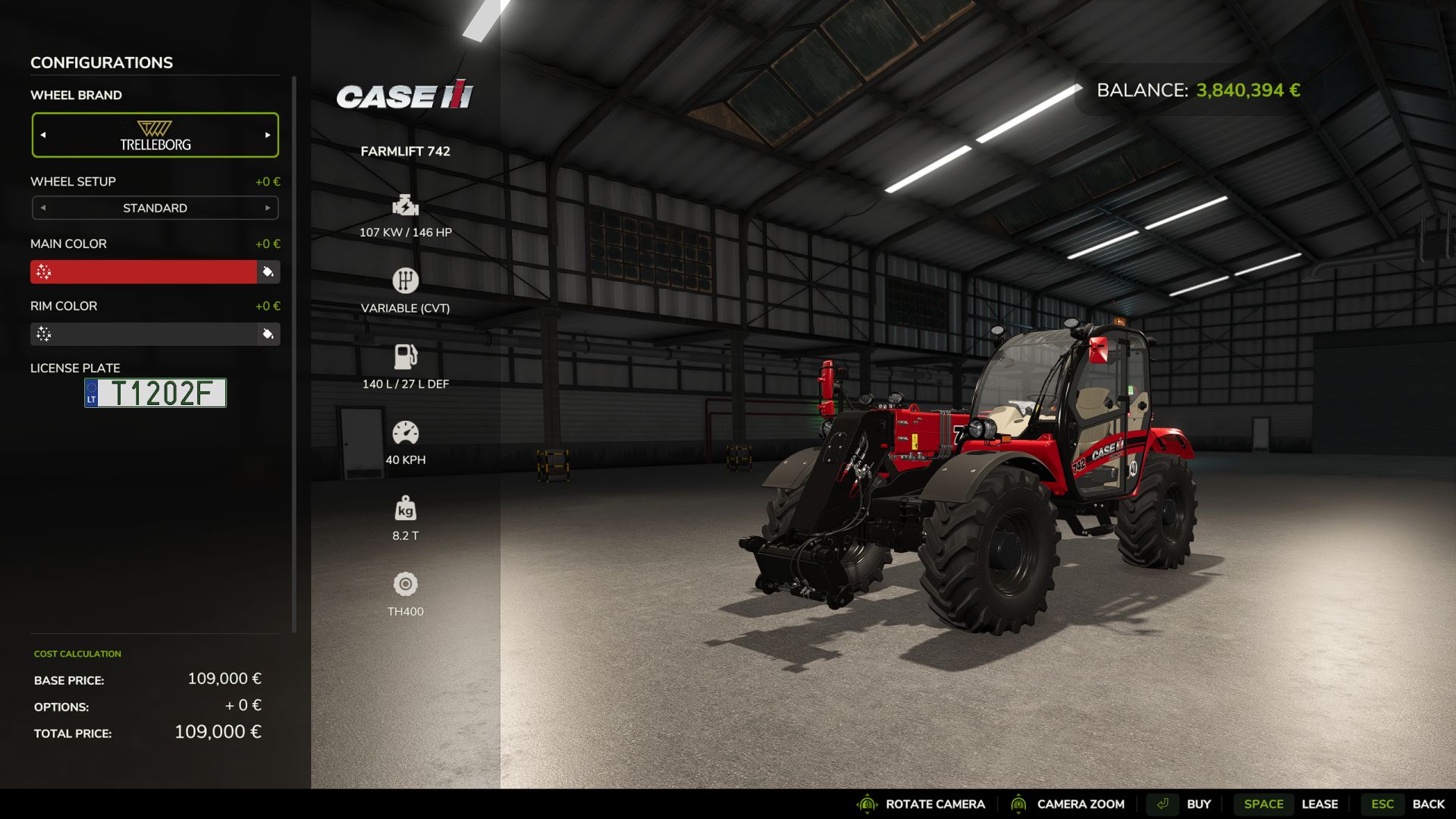Select the 8.2 T weight icon

406,510
